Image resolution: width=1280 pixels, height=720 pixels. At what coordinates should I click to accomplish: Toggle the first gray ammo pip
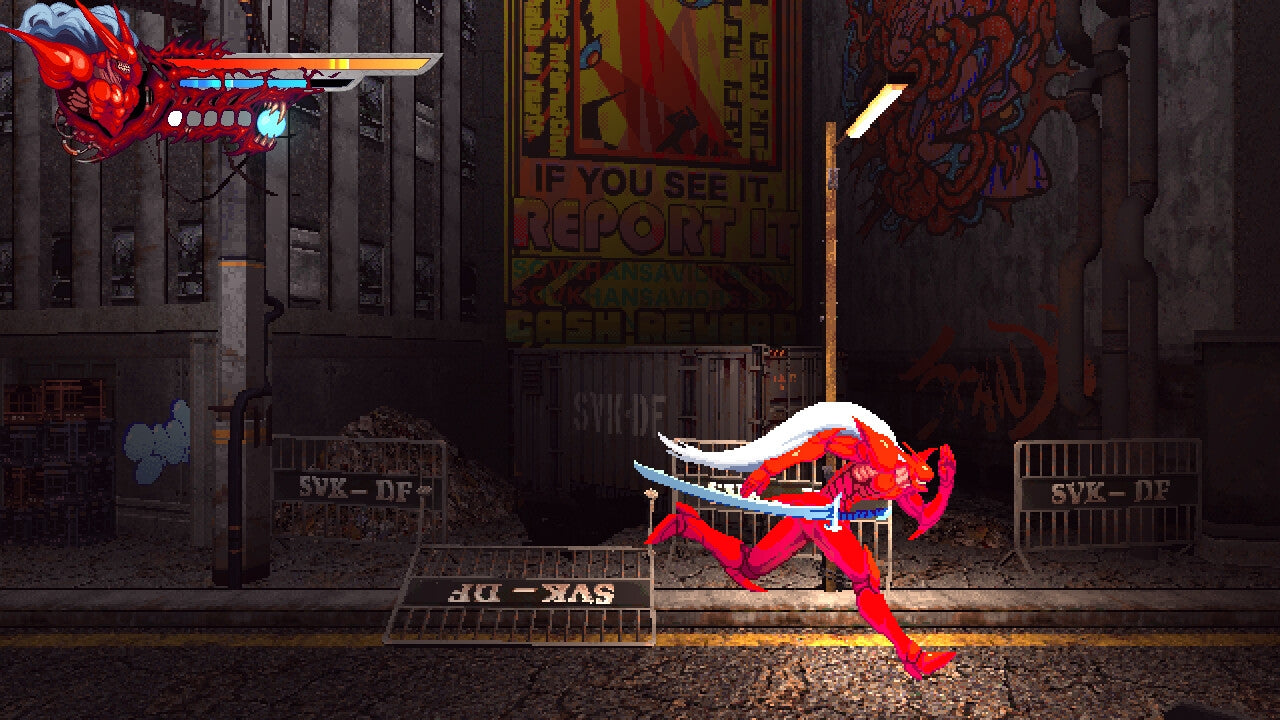(194, 118)
